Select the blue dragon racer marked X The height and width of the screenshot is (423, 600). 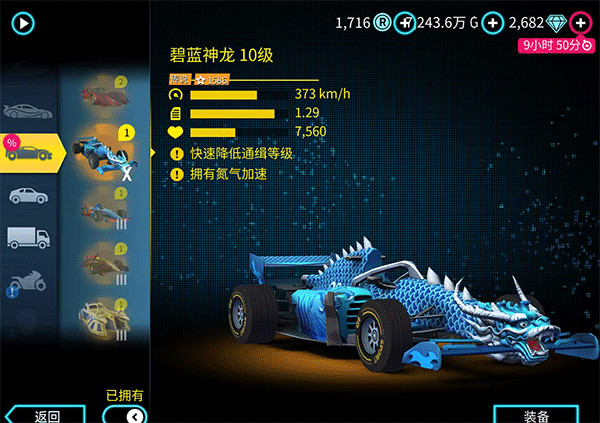105,152
